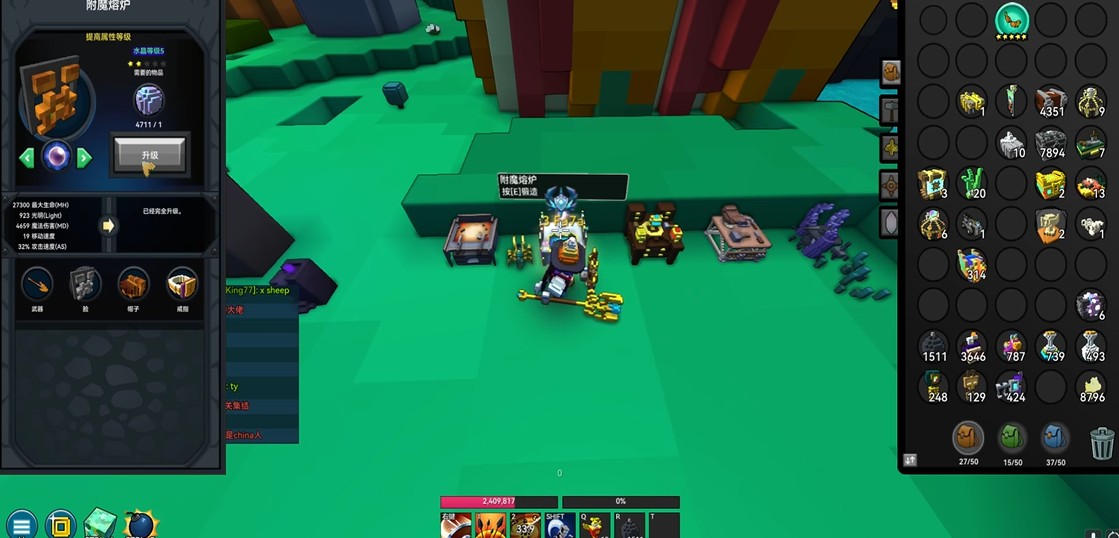Choose the 脸 face equipment slot
The width and height of the screenshot is (1119, 538).
click(x=85, y=285)
